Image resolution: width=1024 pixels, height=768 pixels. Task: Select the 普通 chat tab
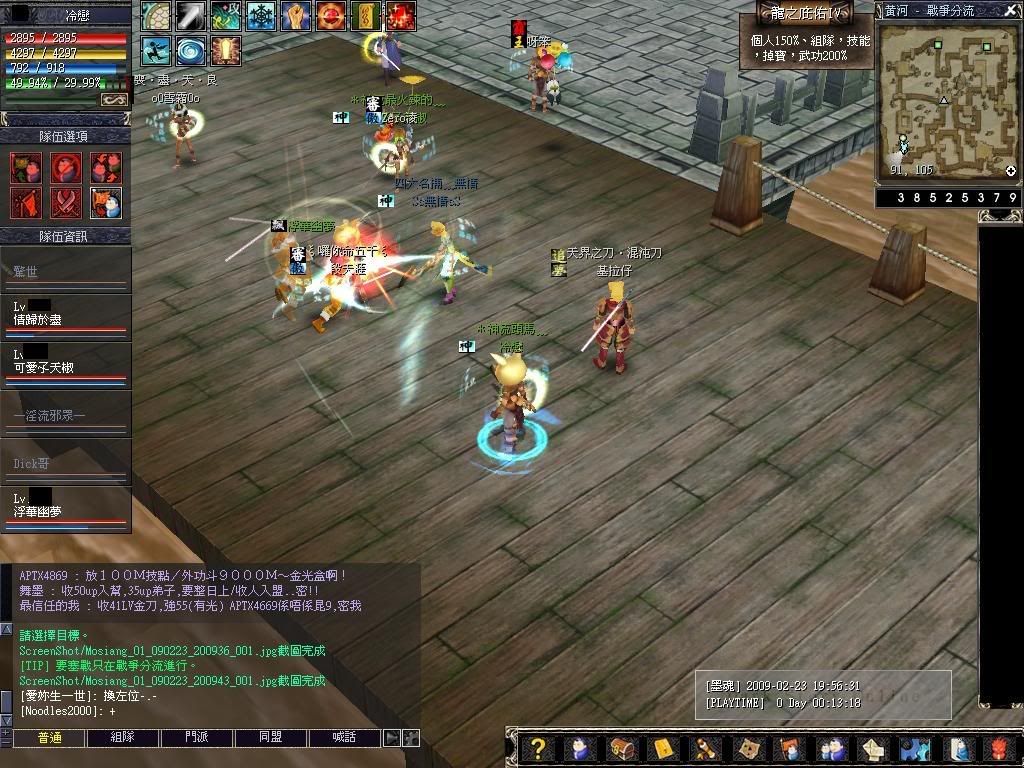click(x=49, y=738)
